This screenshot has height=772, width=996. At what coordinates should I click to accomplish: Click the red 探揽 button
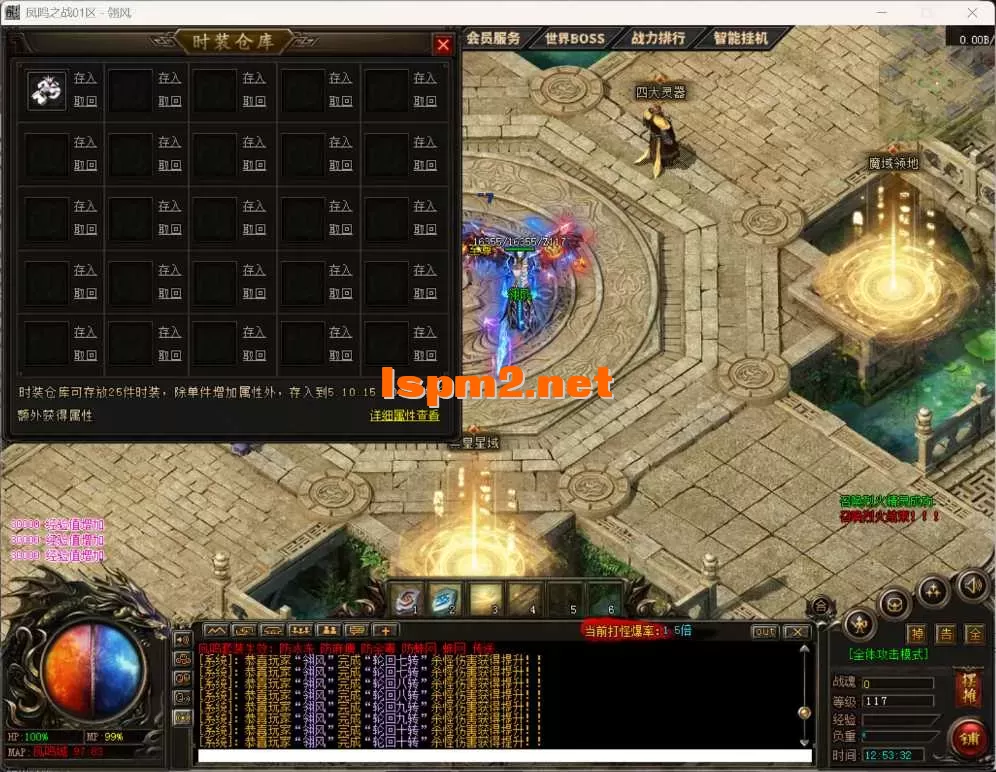point(968,687)
